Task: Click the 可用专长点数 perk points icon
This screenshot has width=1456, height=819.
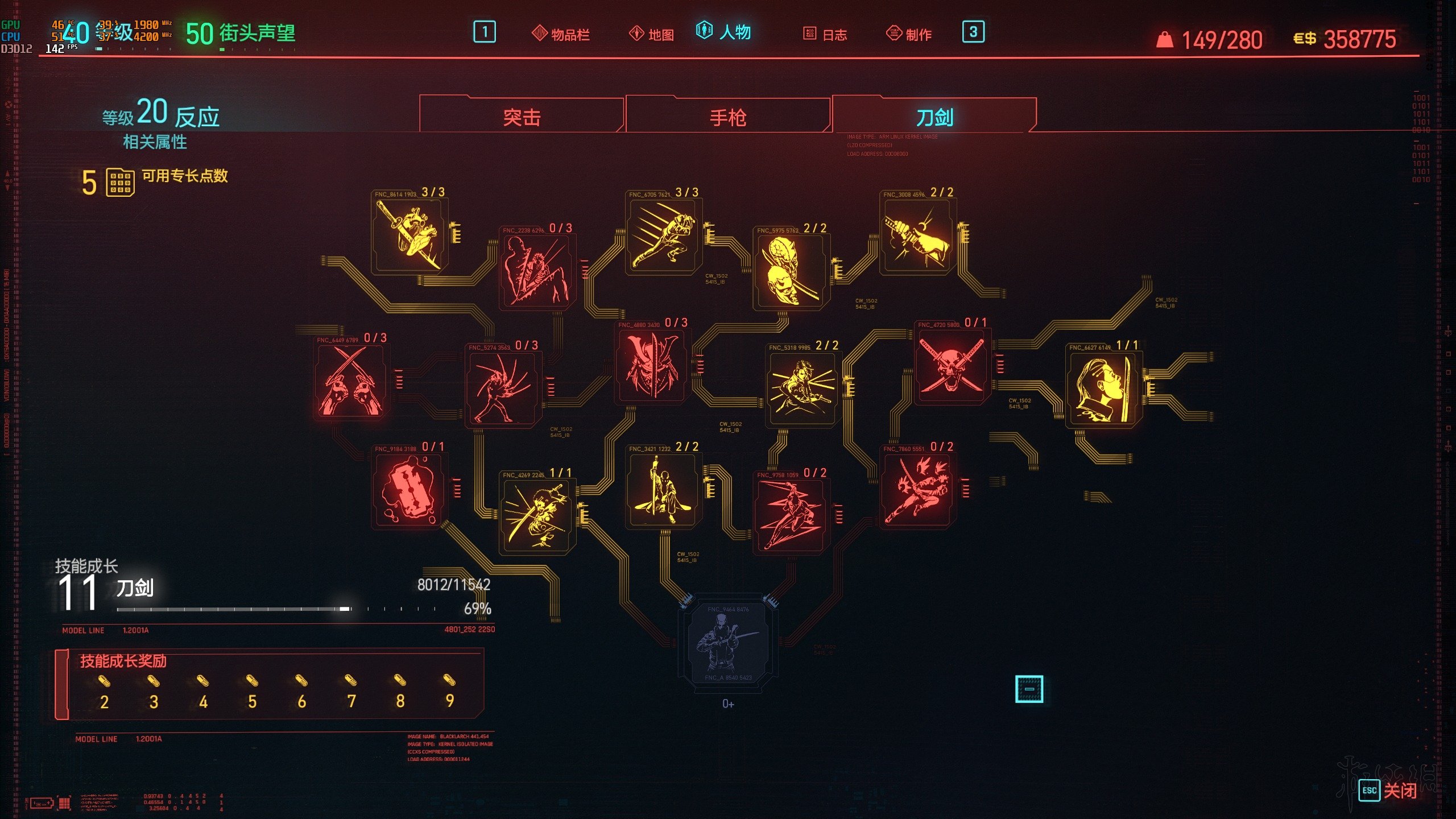Action: 120,177
